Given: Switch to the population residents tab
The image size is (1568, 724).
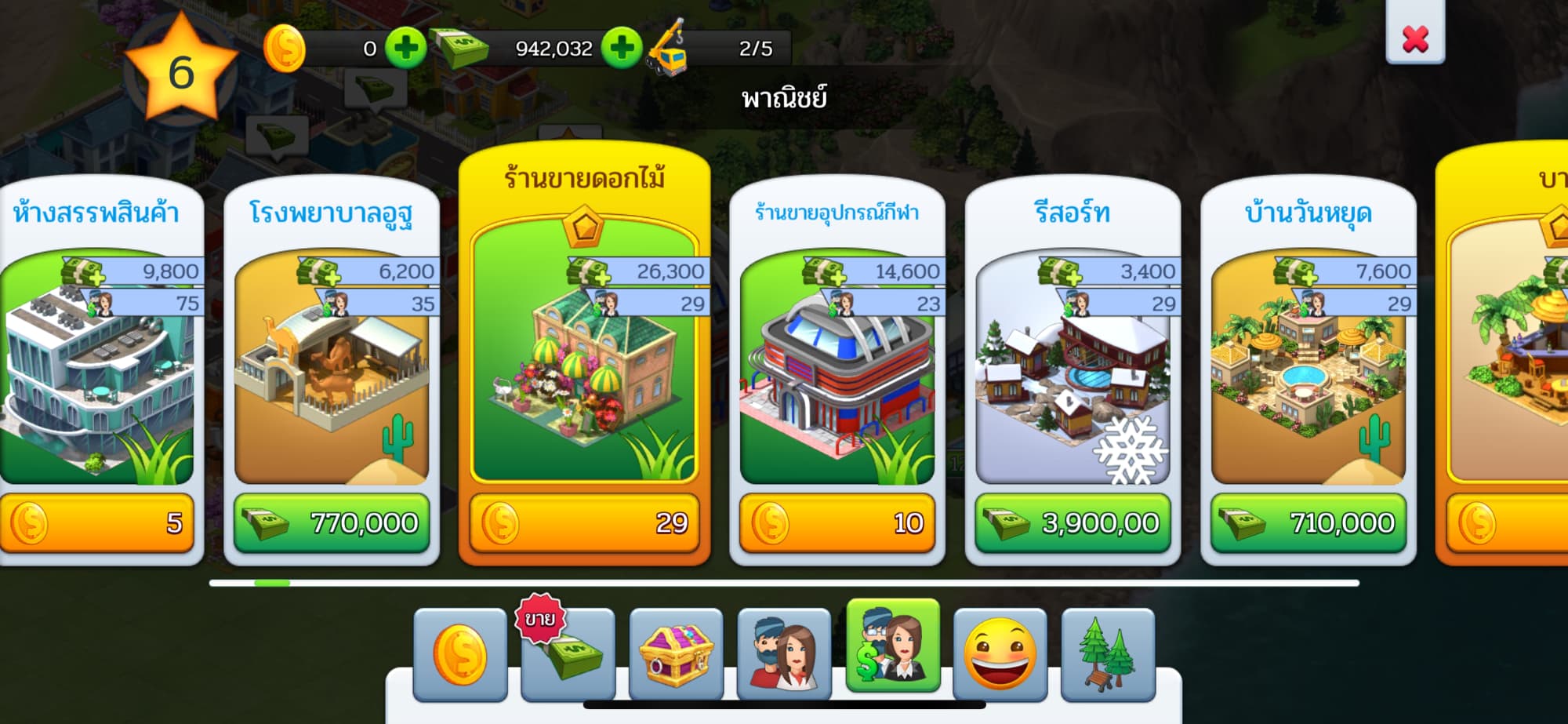Looking at the screenshot, I should click(x=784, y=654).
